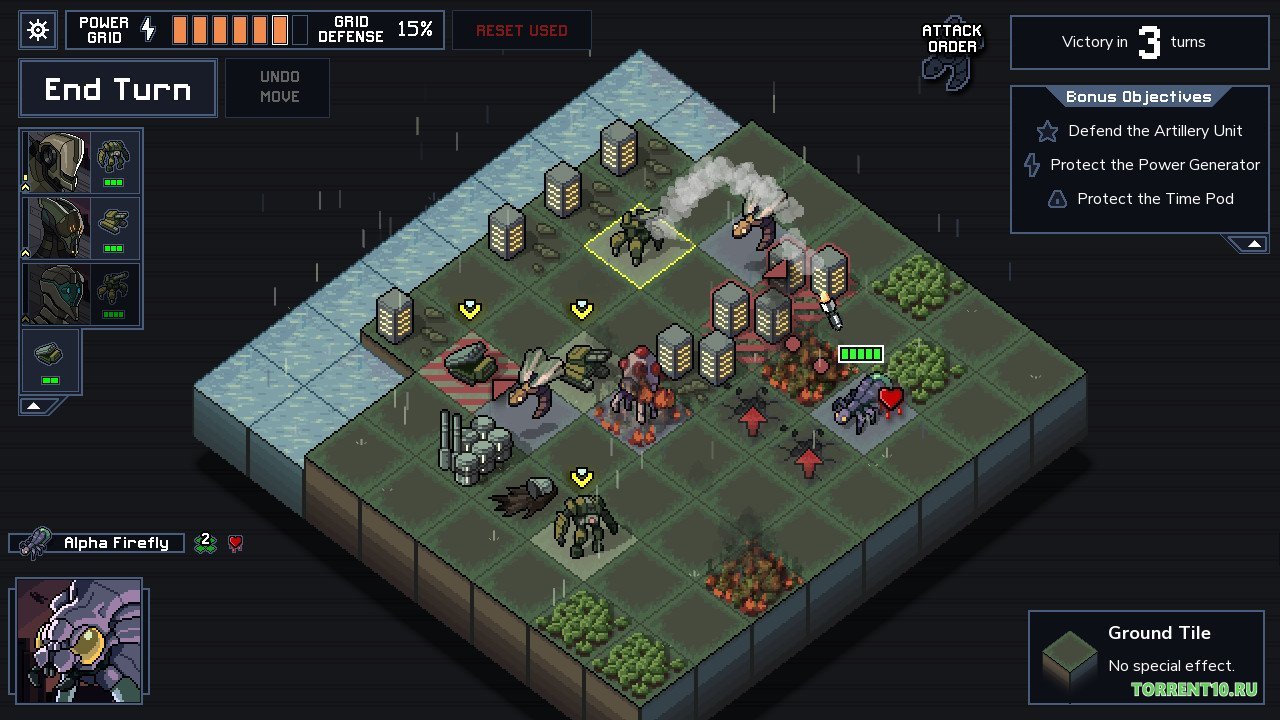Click the enemy Firefly portrait thumbnail
1280x720 pixels.
(77, 638)
